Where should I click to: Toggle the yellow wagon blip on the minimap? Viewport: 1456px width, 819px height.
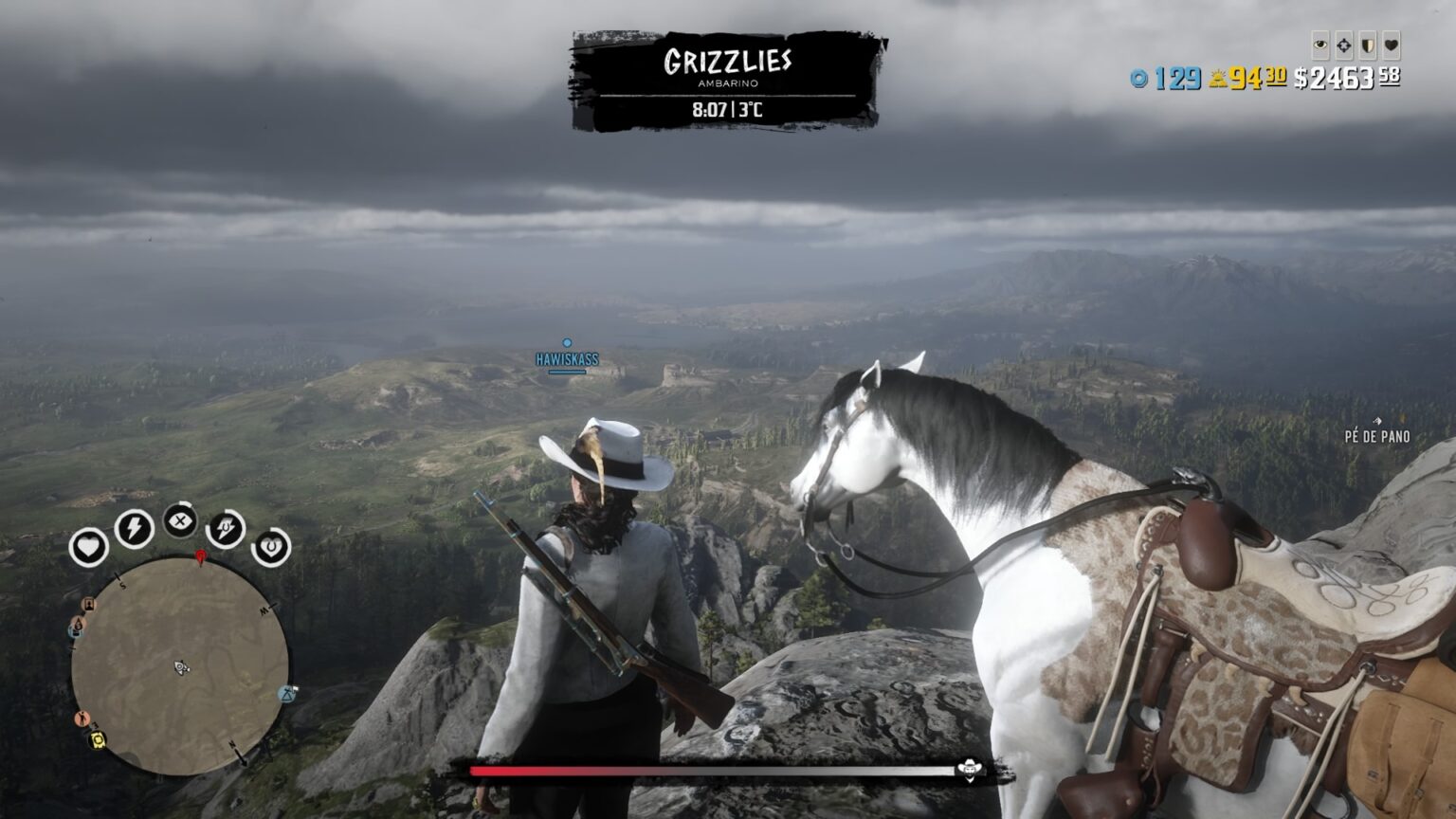(97, 741)
